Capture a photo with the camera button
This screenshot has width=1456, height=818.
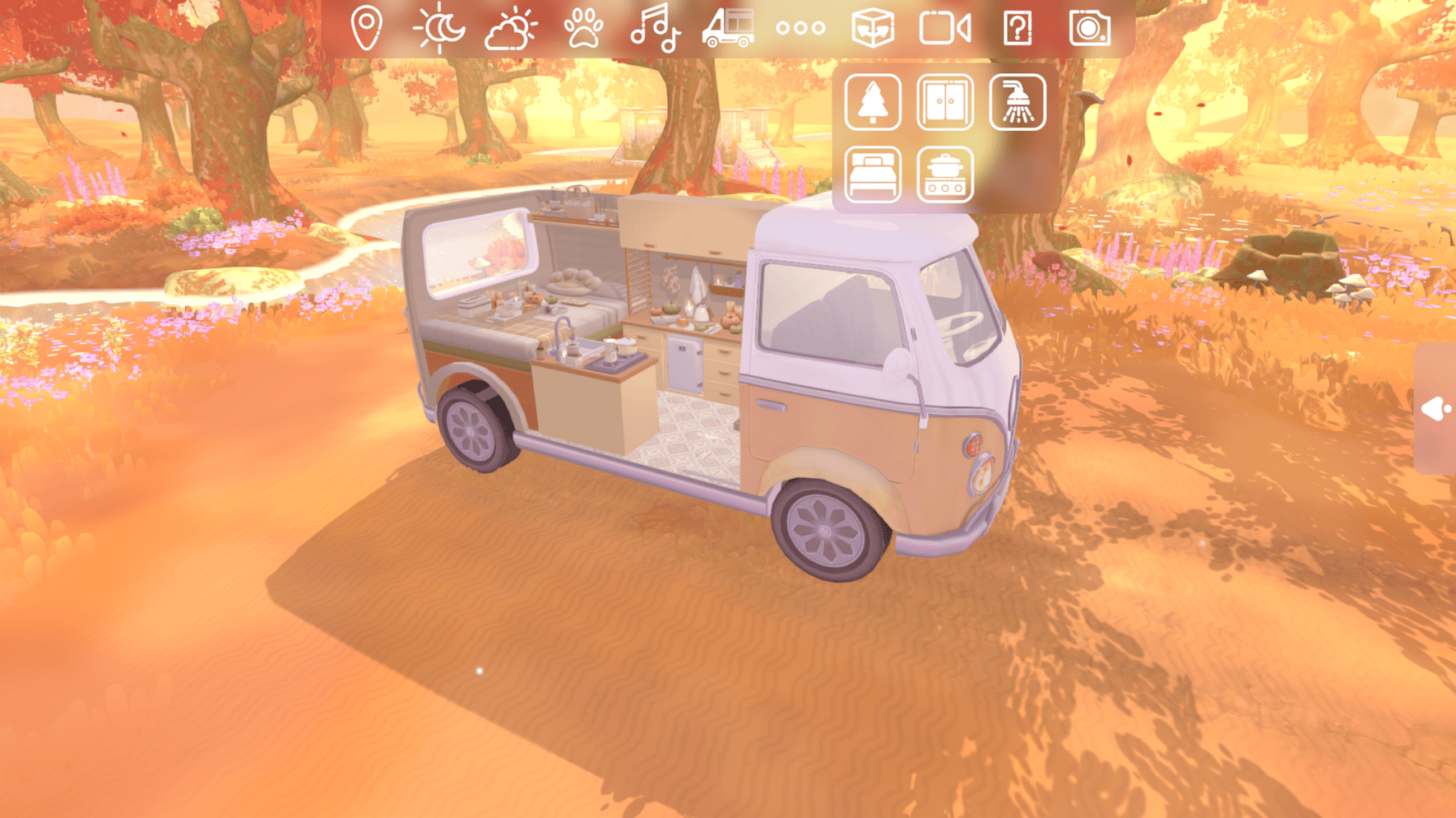[1091, 27]
